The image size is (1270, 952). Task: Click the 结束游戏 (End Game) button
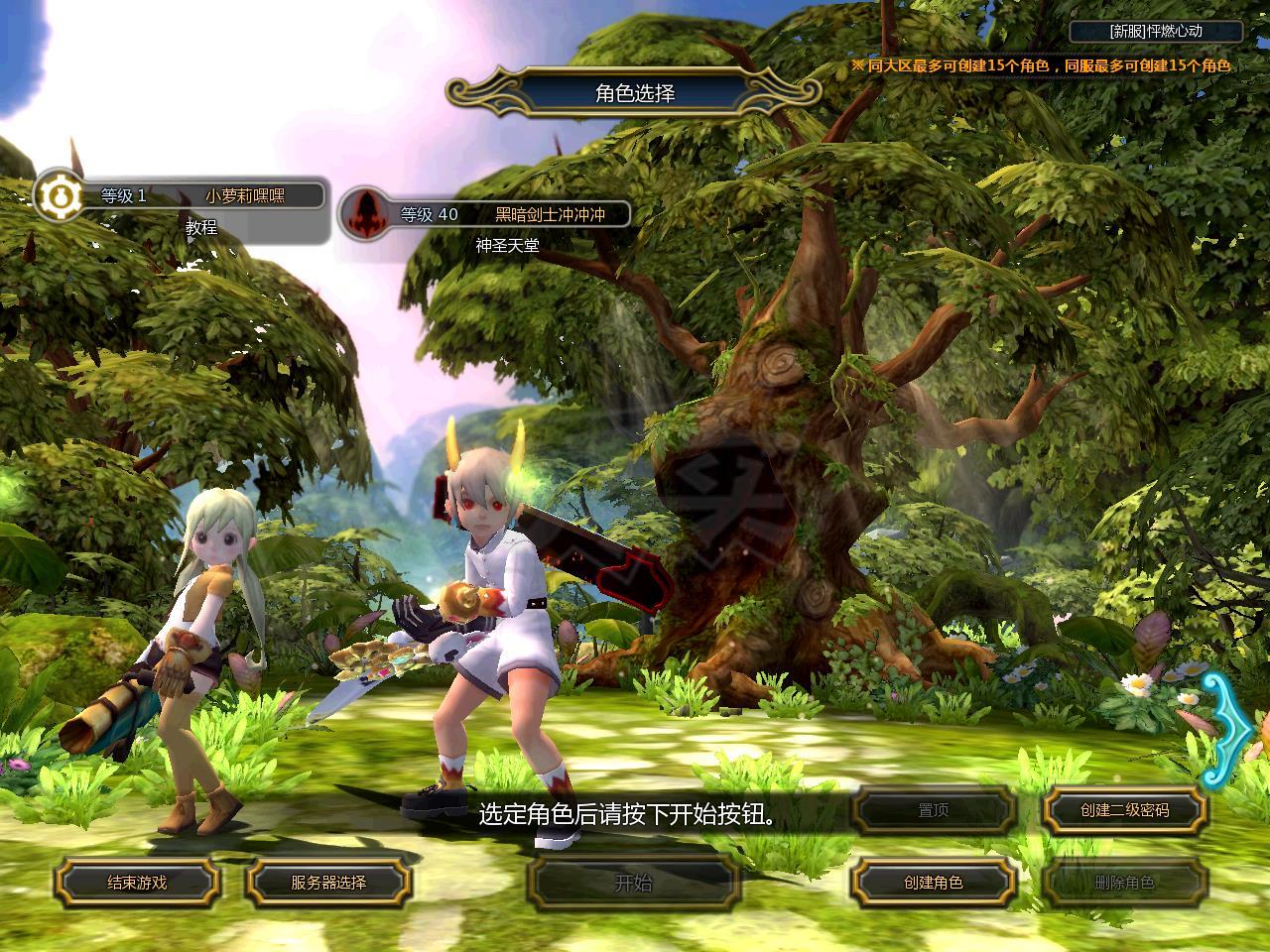(x=137, y=882)
